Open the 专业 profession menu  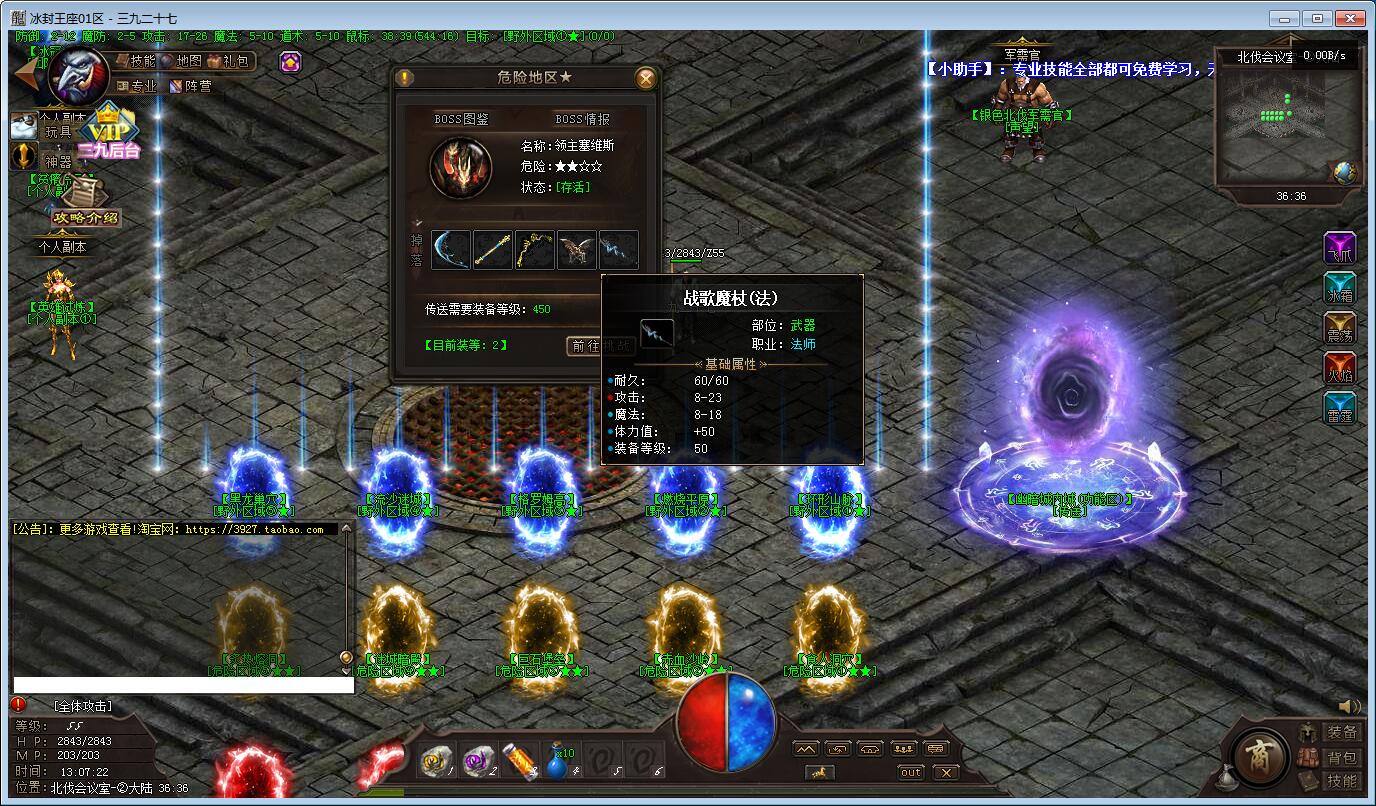137,86
